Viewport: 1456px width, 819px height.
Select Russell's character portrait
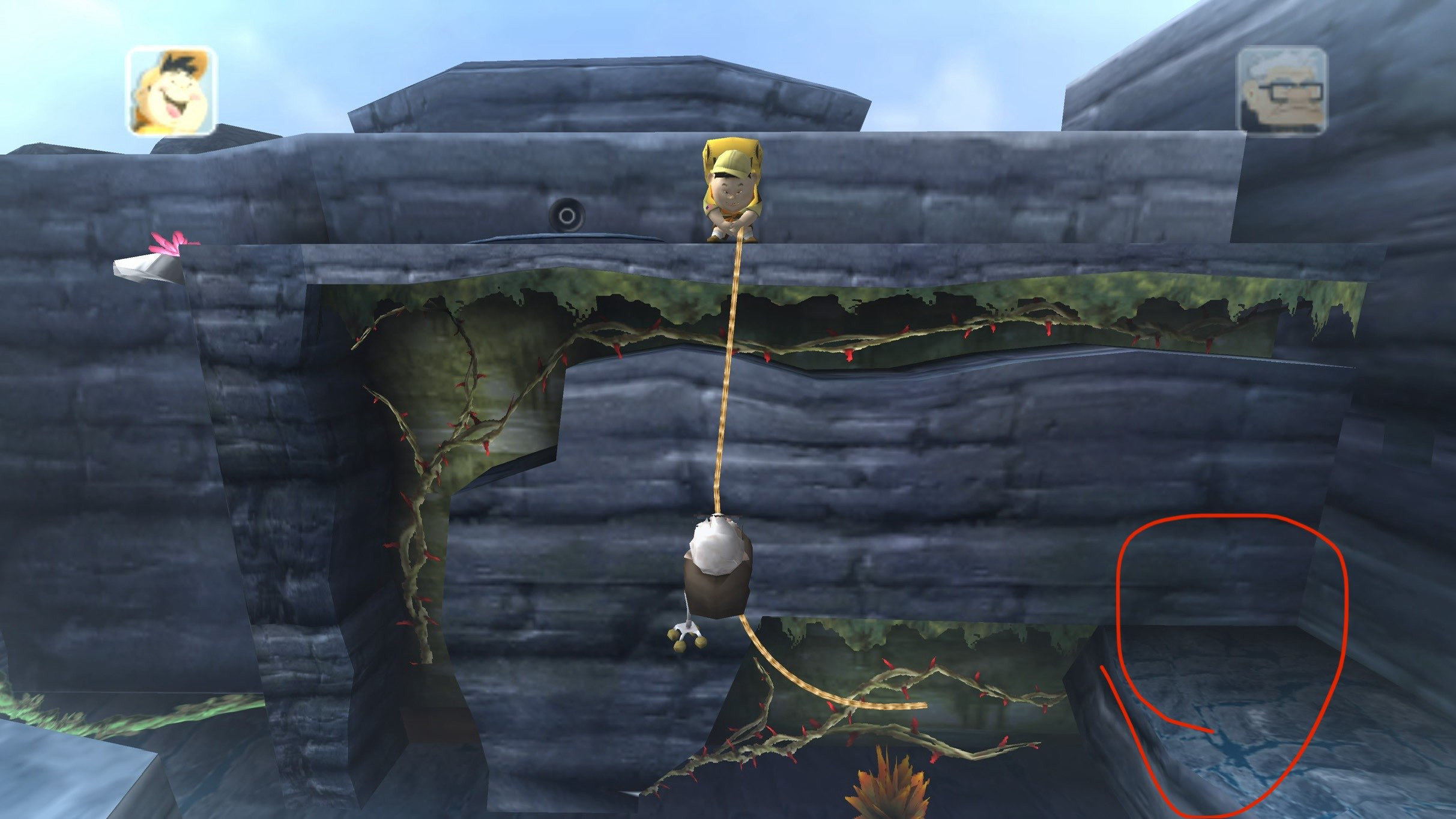pyautogui.click(x=171, y=91)
